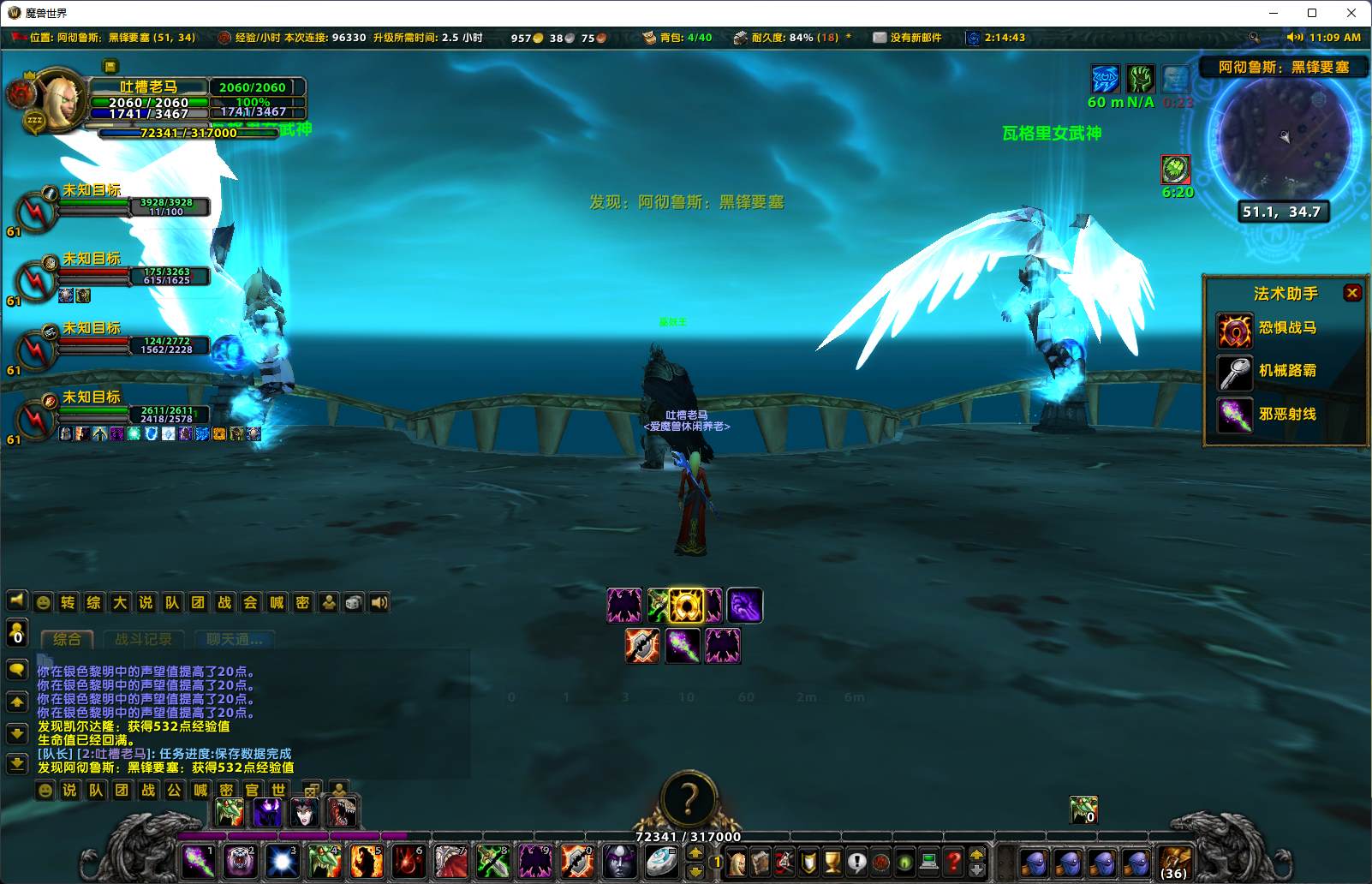
Task: Activate the glowing white orb ability in slot 3
Action: 282,860
